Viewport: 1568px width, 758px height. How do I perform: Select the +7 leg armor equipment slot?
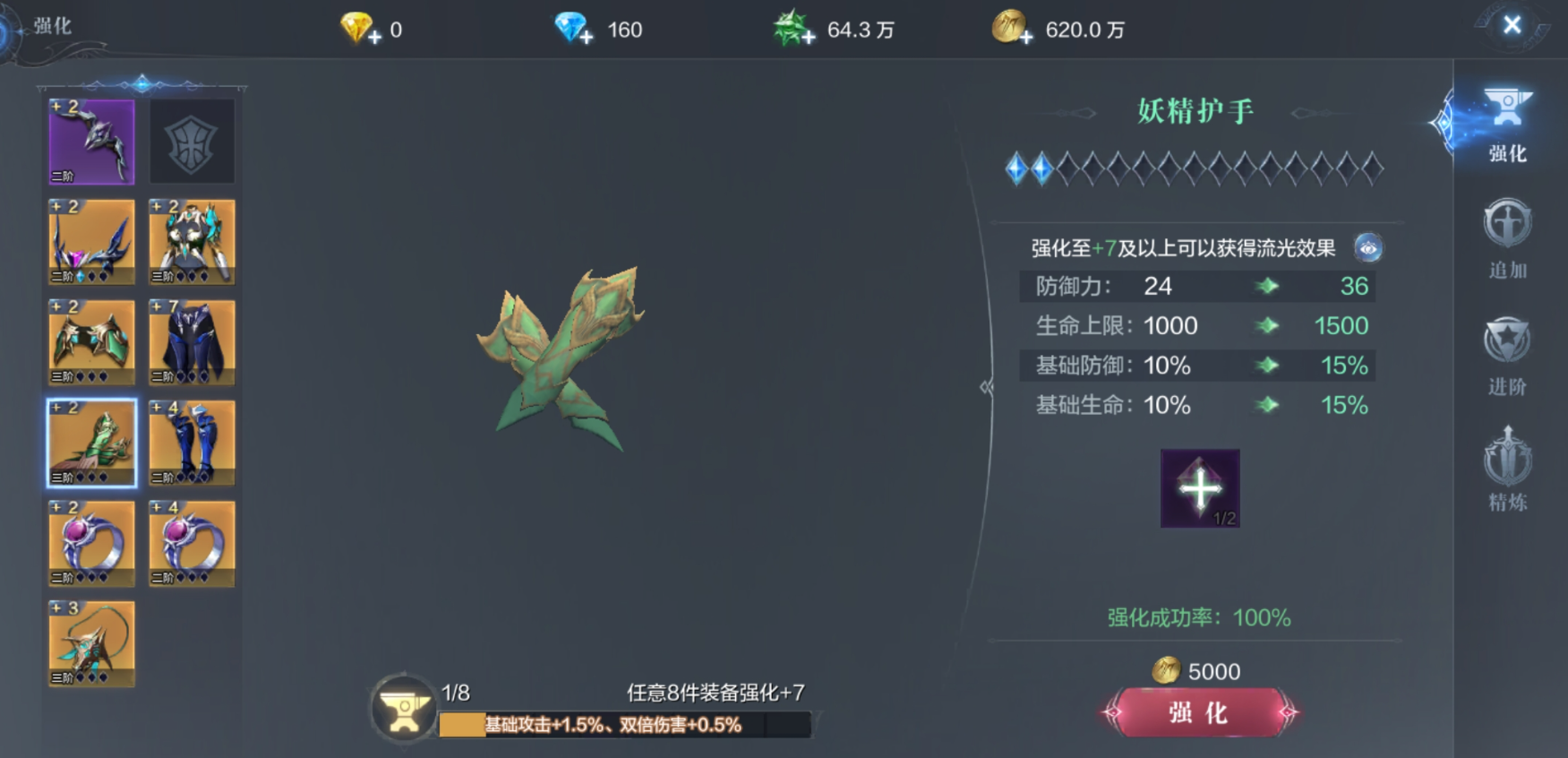(192, 342)
